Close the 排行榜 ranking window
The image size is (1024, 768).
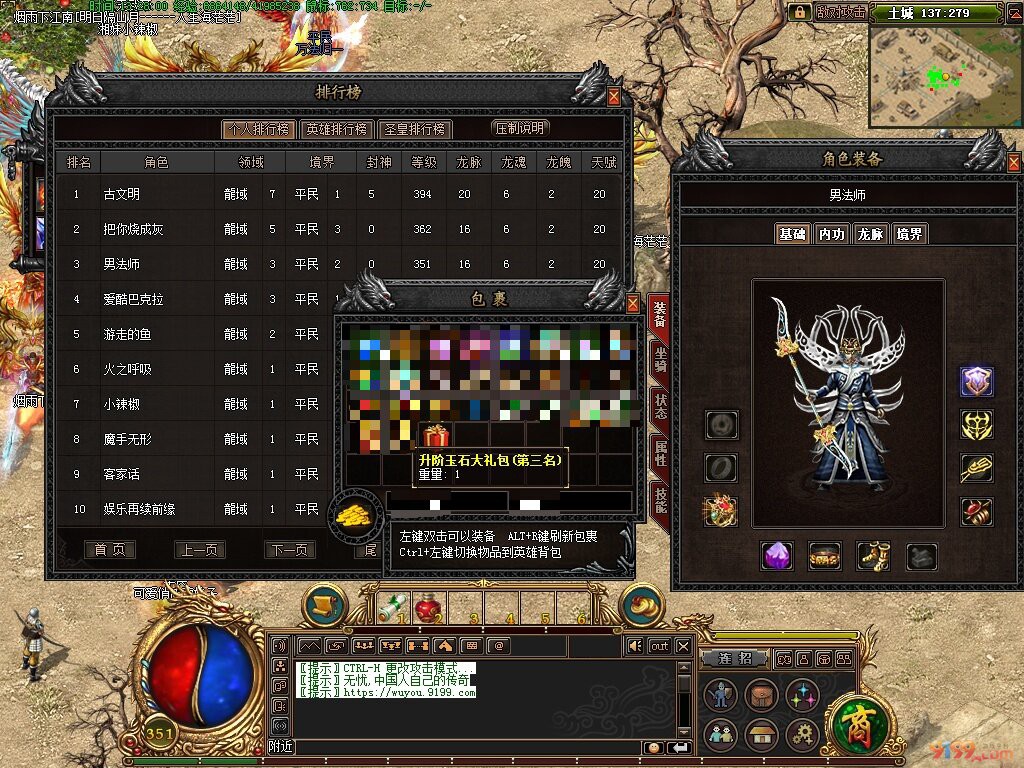pos(614,97)
